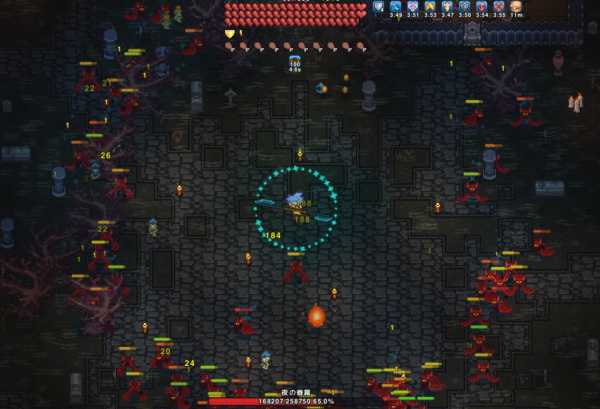Inspect the burger food buff icon
The height and width of the screenshot is (409, 600).
(x=515, y=6)
